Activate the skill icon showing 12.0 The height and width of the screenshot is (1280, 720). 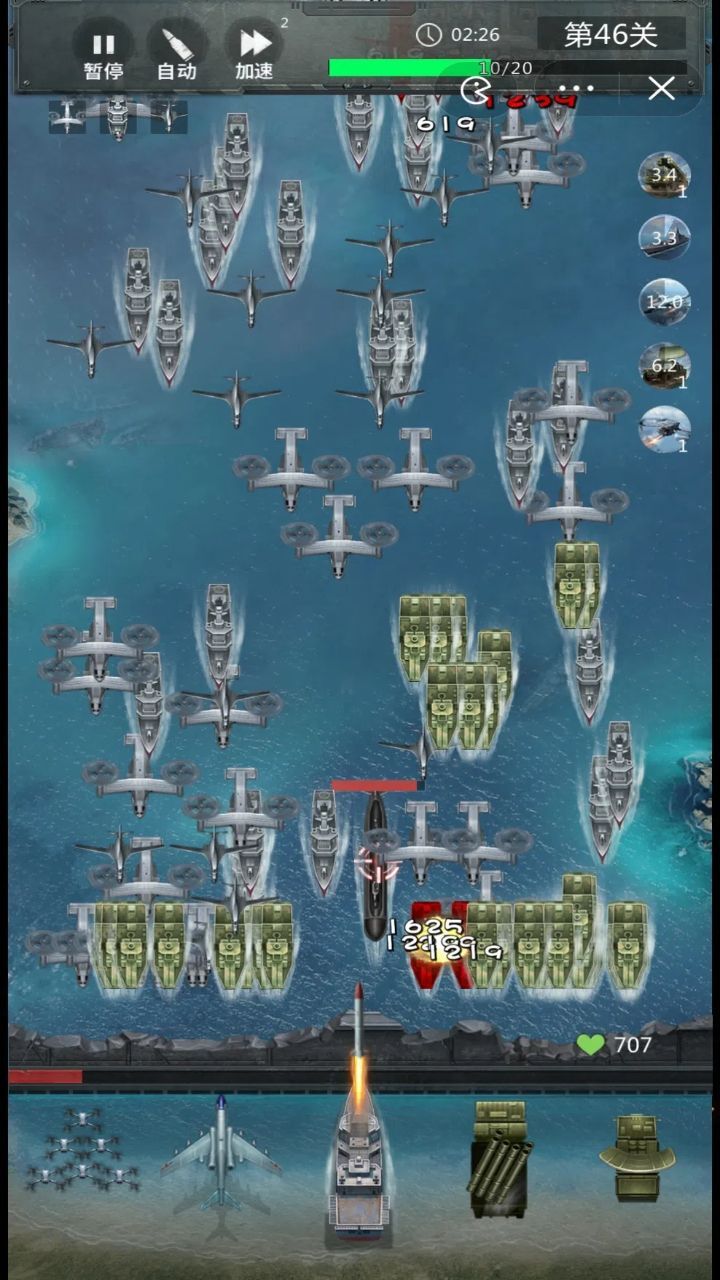[664, 302]
